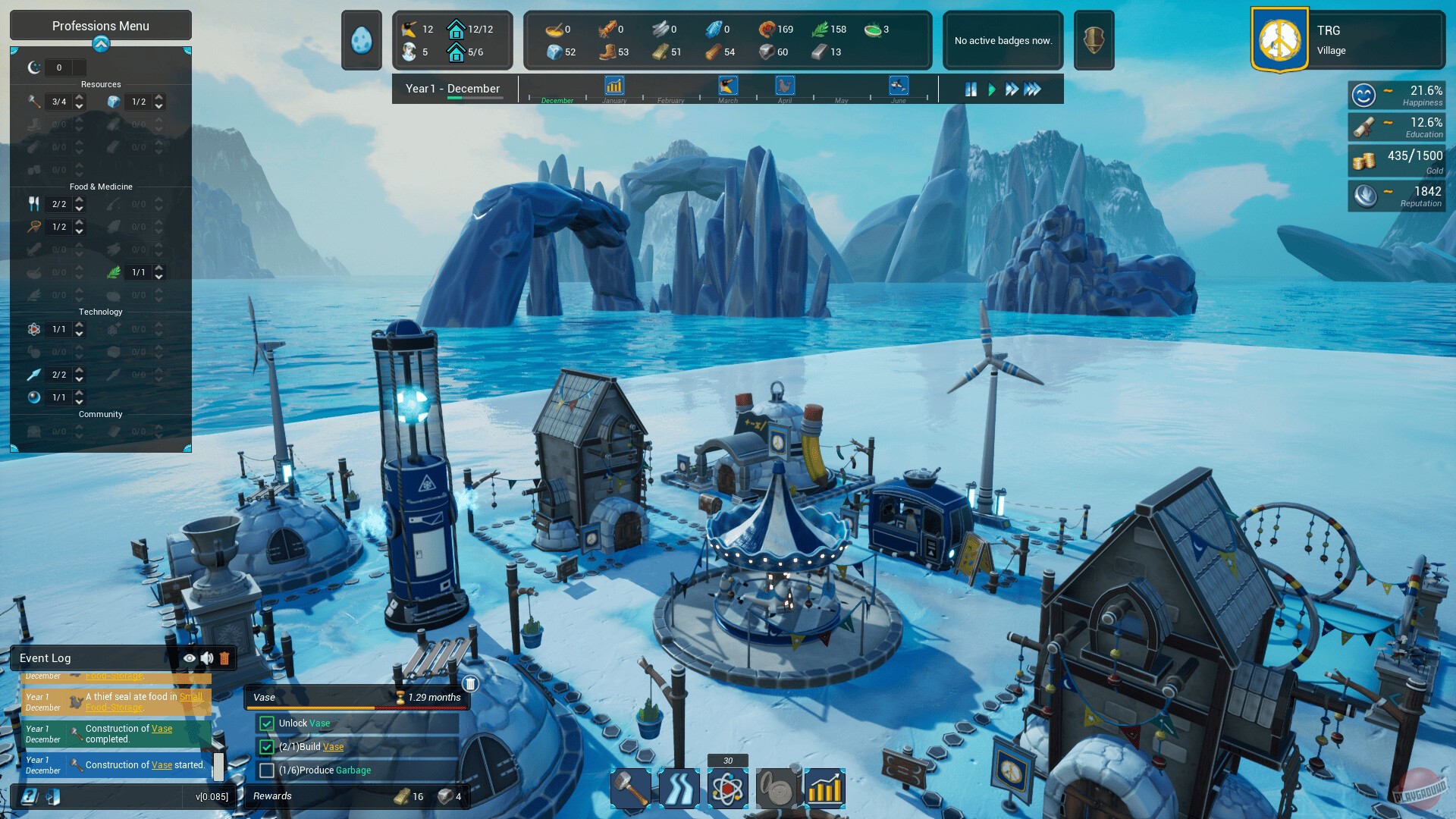Open the Statistics chart panel
The height and width of the screenshot is (819, 1456).
[x=824, y=788]
